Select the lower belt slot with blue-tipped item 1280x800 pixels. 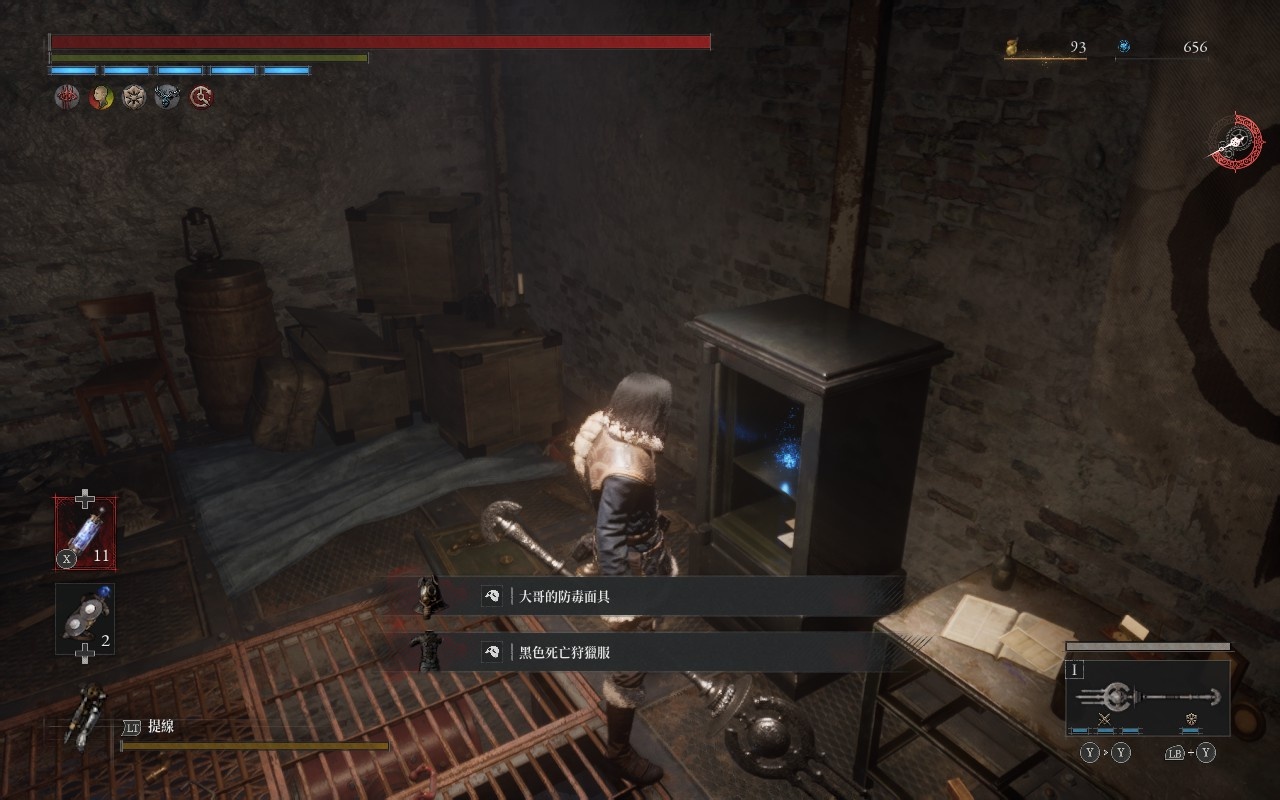(x=85, y=618)
